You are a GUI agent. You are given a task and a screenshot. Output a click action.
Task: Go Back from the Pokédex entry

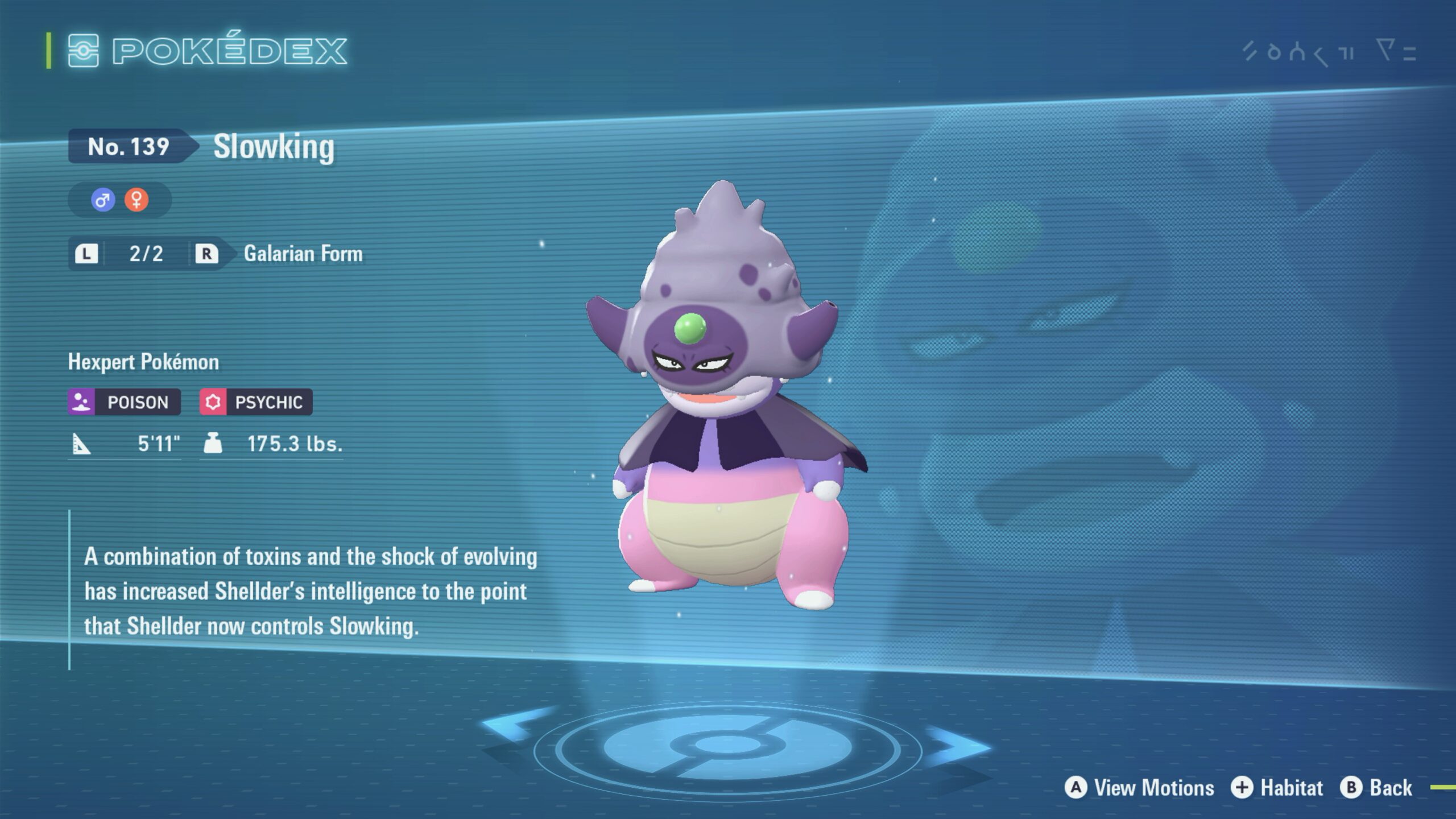1376,788
